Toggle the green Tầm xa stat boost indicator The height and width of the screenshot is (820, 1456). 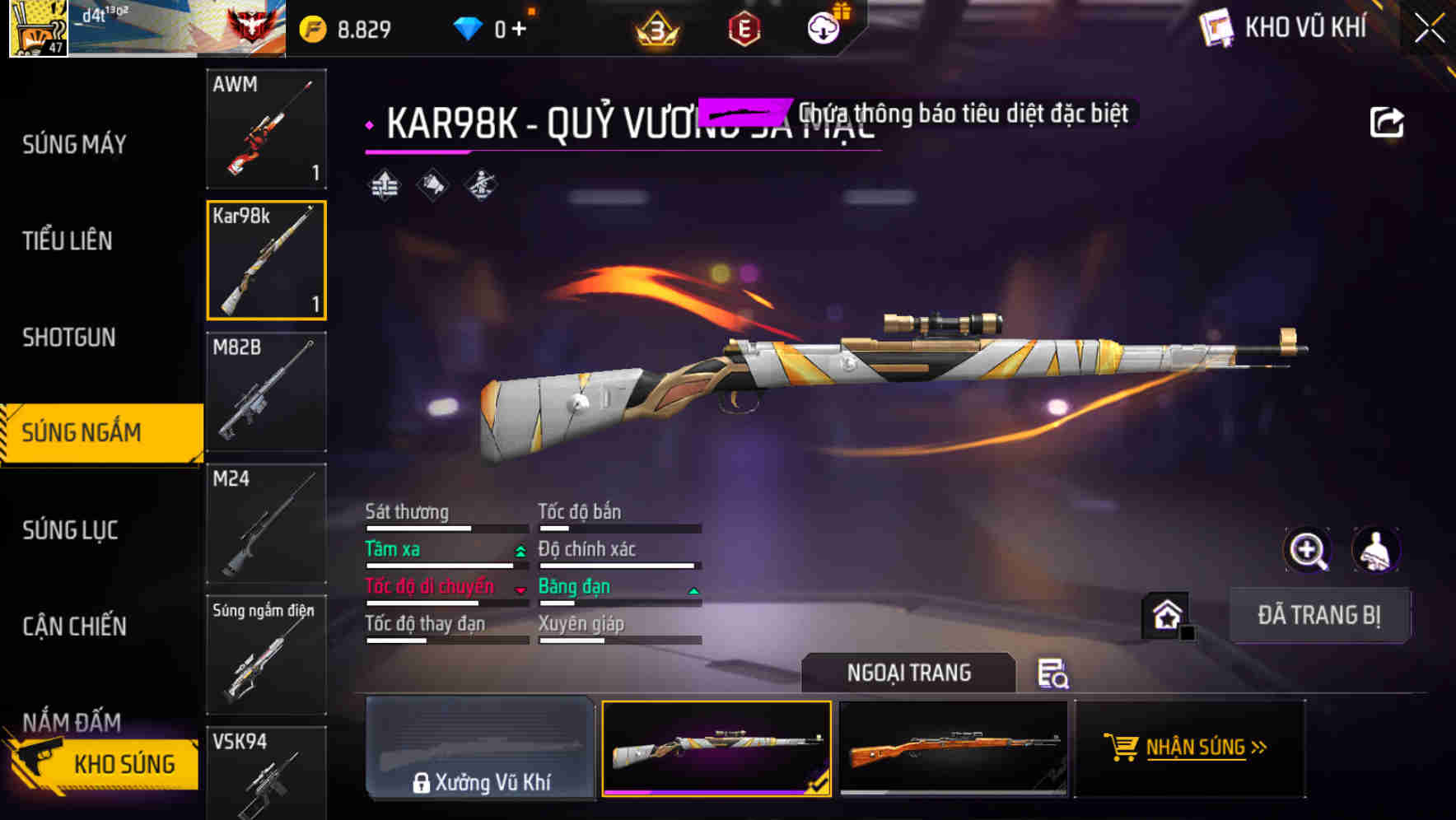520,550
